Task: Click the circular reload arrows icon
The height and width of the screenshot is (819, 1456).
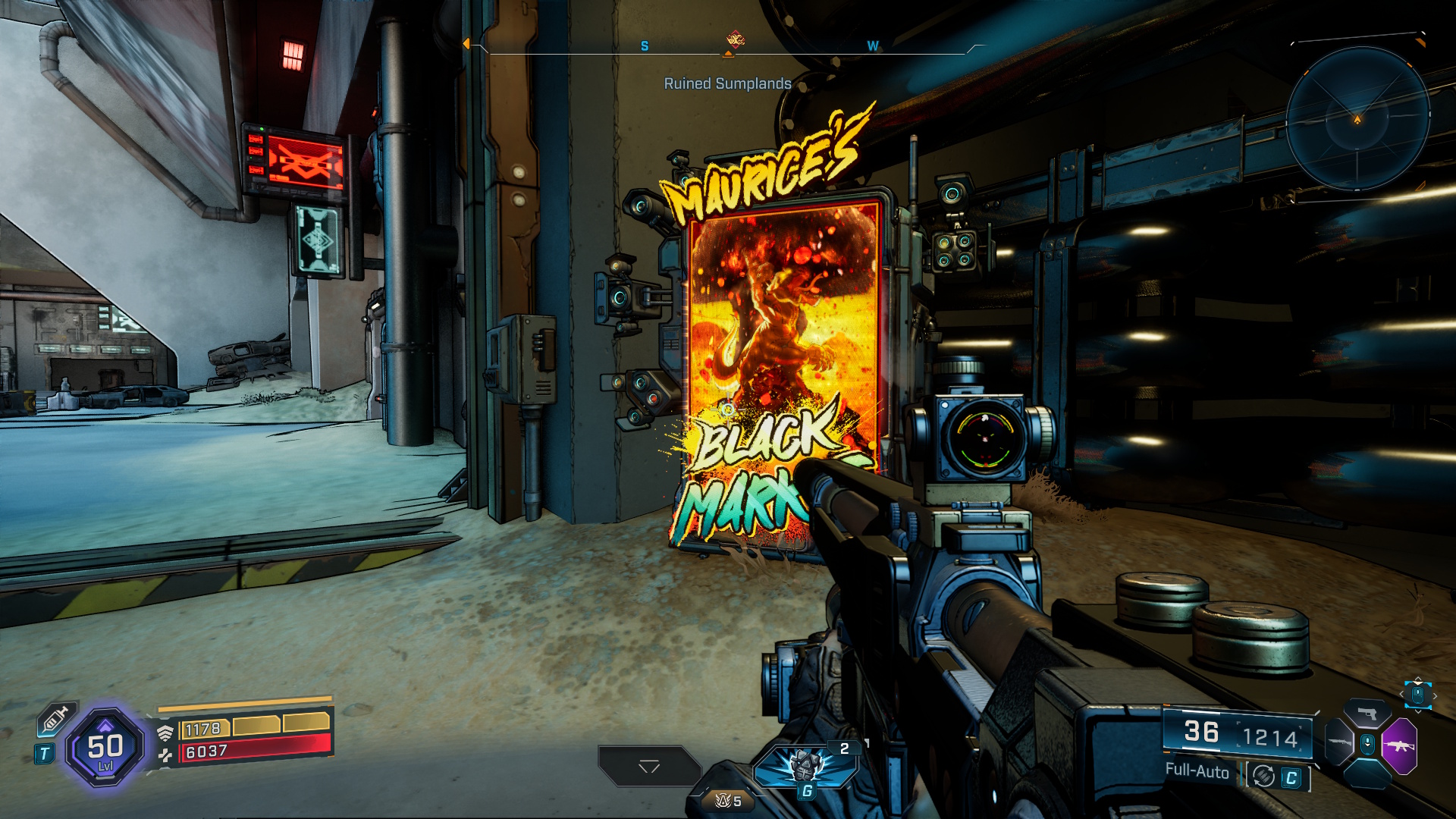Action: tap(1263, 776)
